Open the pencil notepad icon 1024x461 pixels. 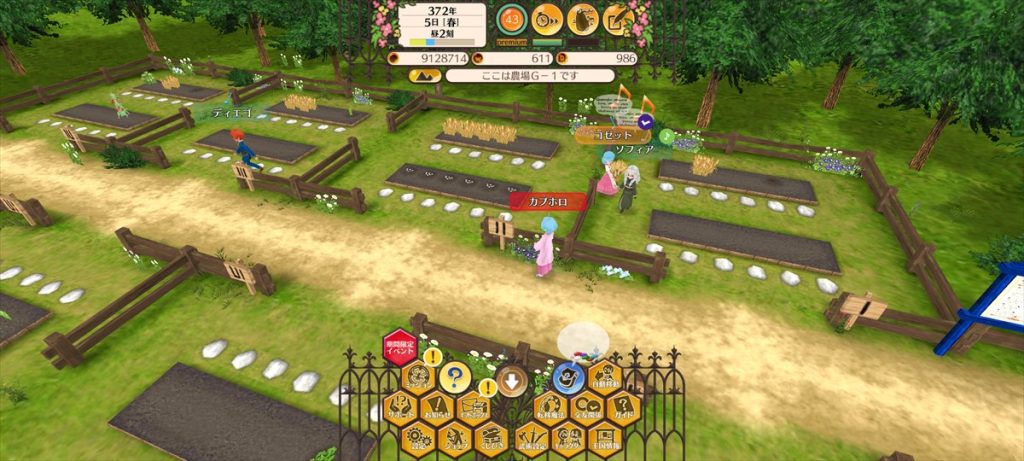(x=616, y=18)
